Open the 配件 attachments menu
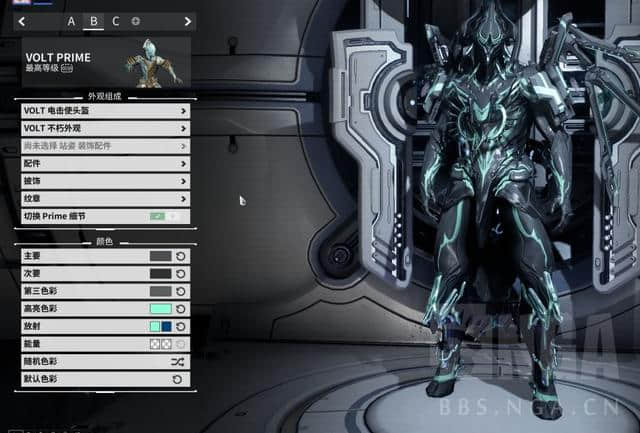This screenshot has width=640, height=433. 104,163
